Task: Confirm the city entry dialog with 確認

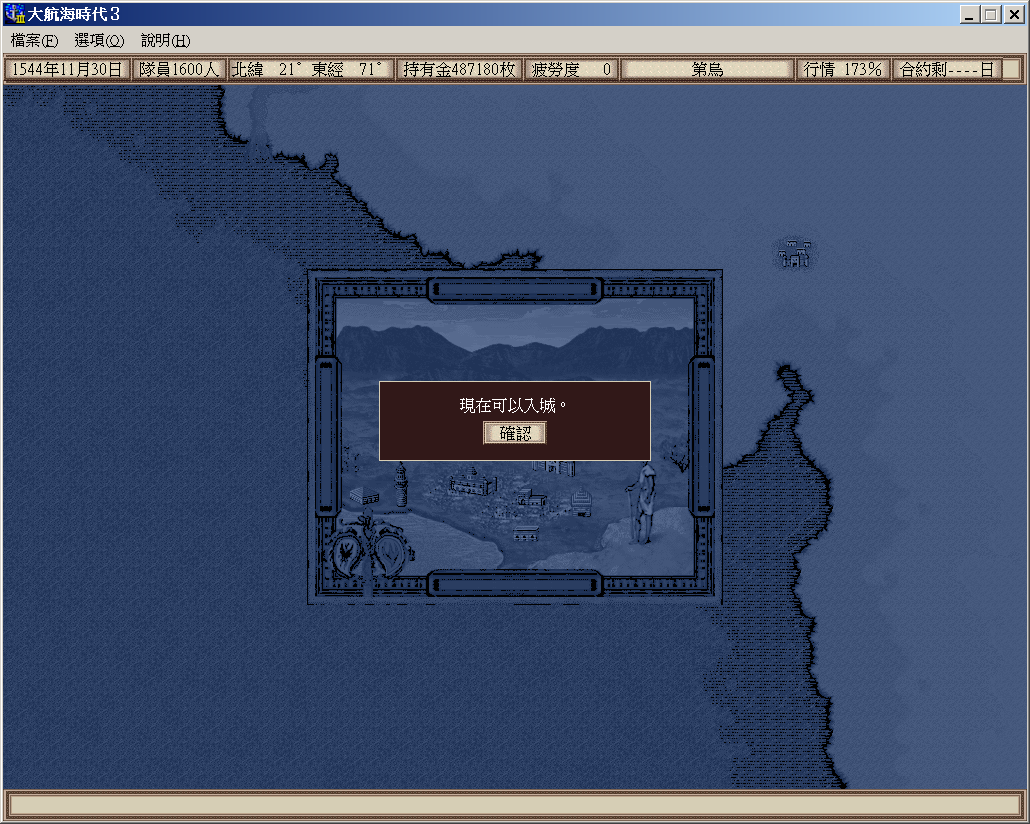Action: tap(515, 433)
